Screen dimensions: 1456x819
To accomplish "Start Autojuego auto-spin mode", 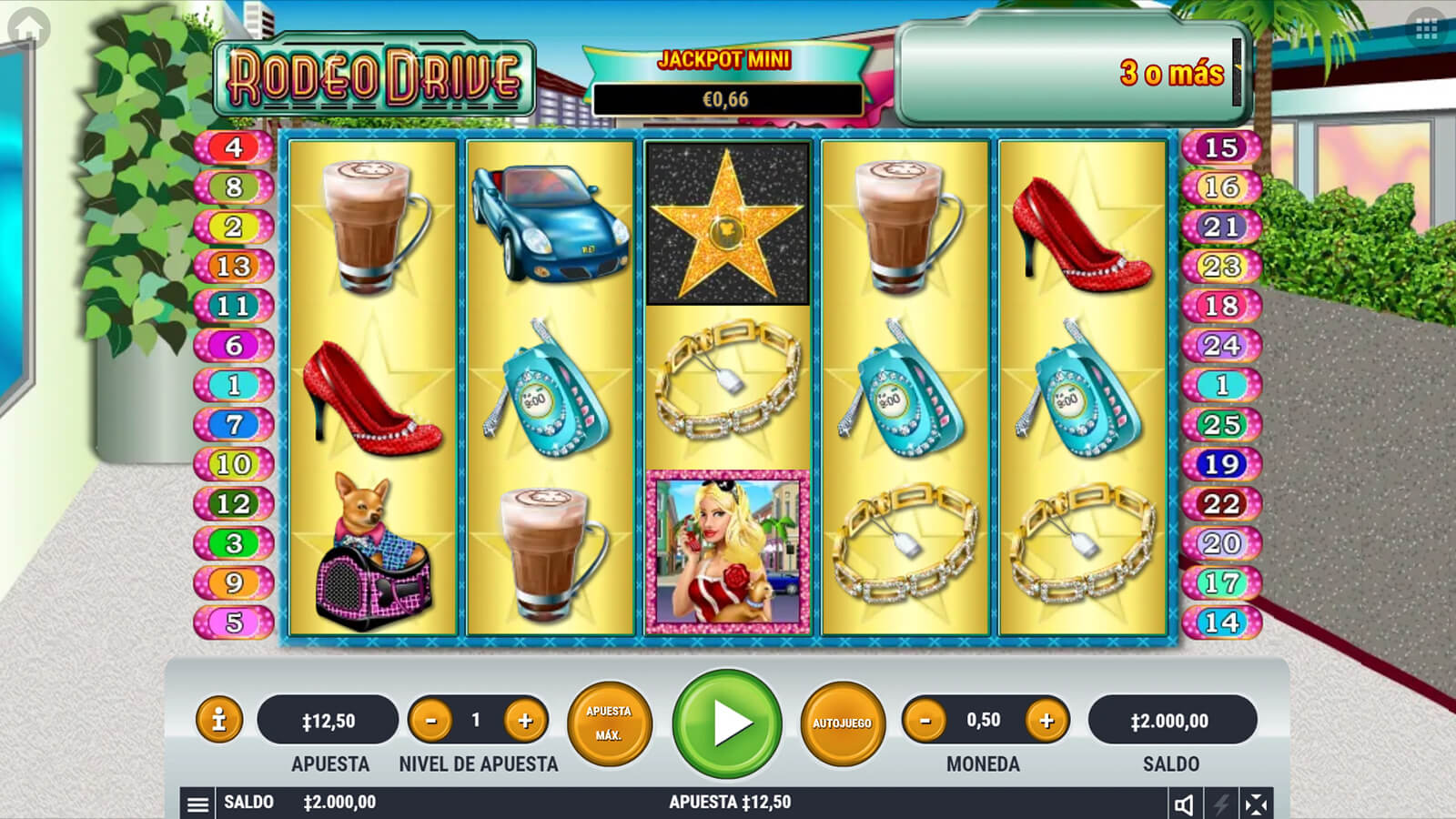I will pos(842,723).
